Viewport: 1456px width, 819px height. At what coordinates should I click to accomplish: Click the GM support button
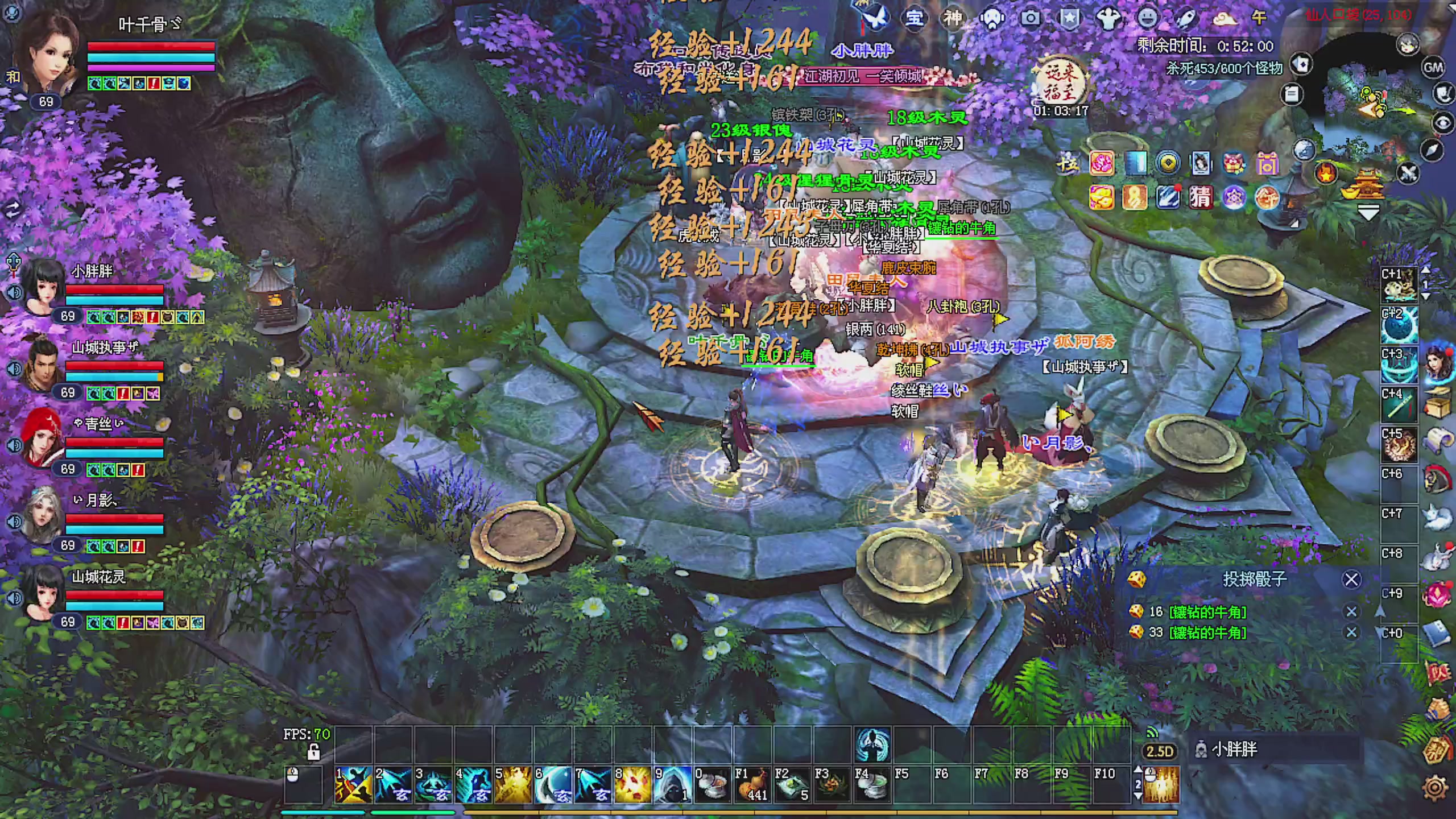click(x=1433, y=68)
